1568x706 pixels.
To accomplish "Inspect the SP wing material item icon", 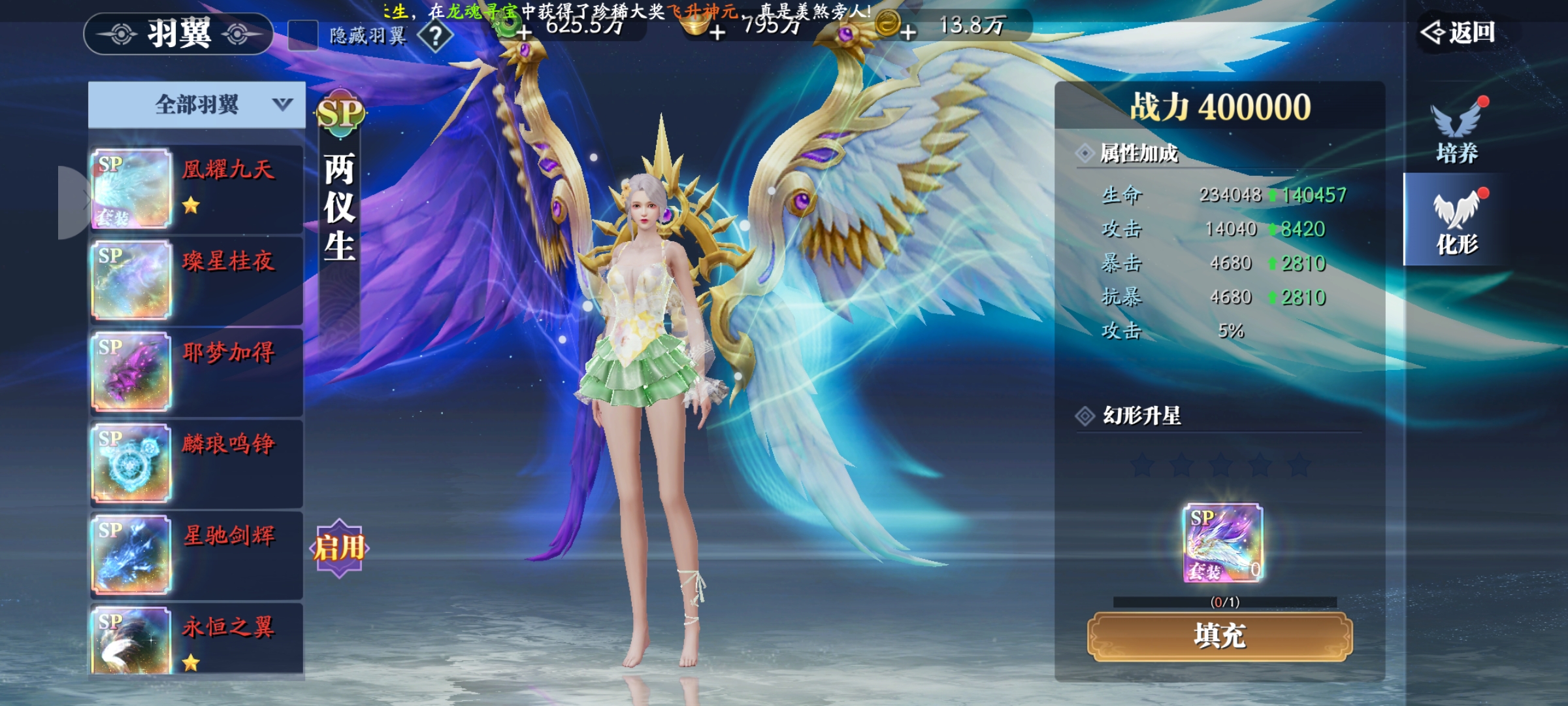I will [1222, 543].
